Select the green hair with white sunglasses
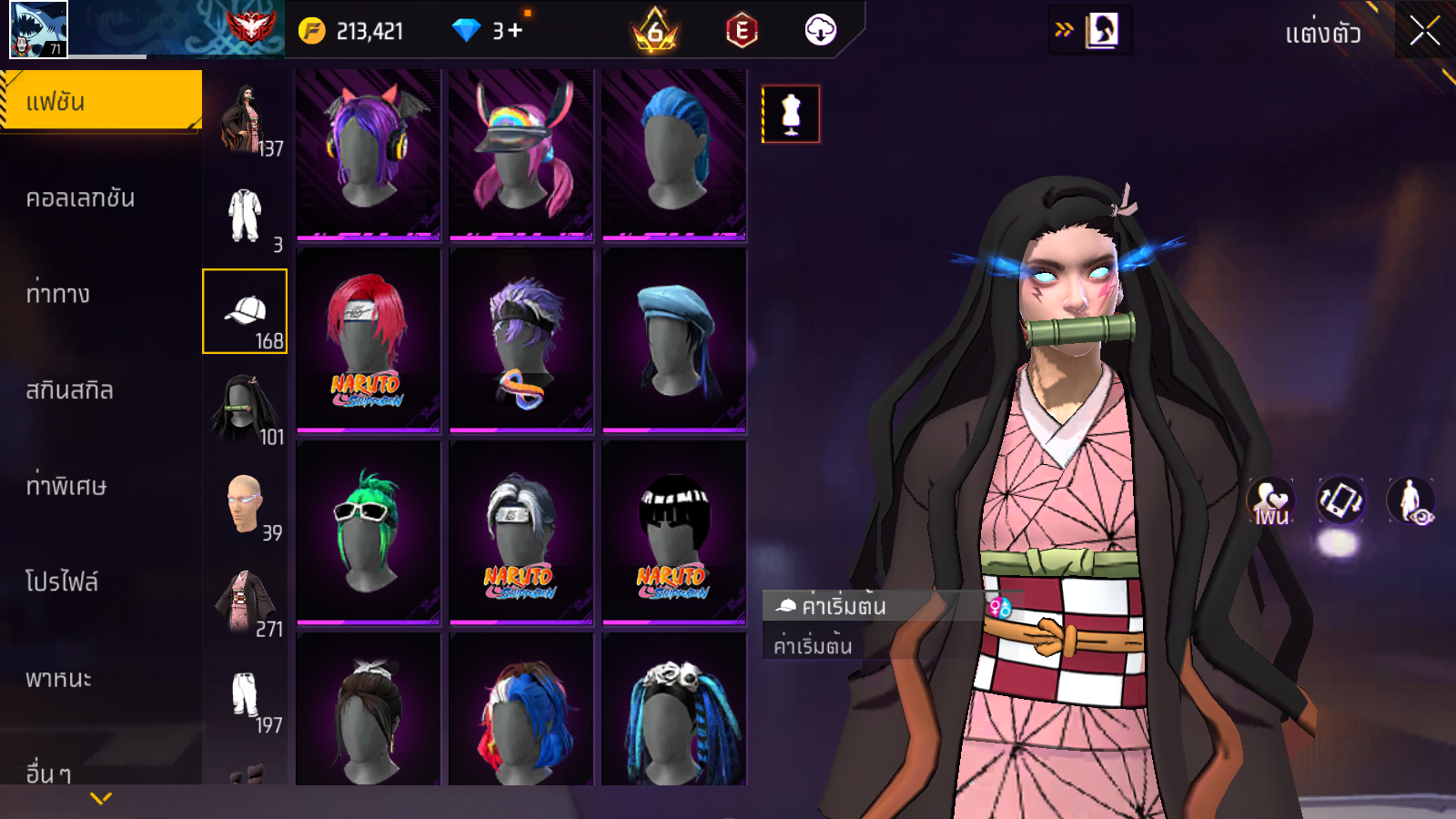Image resolution: width=1456 pixels, height=819 pixels. (369, 532)
